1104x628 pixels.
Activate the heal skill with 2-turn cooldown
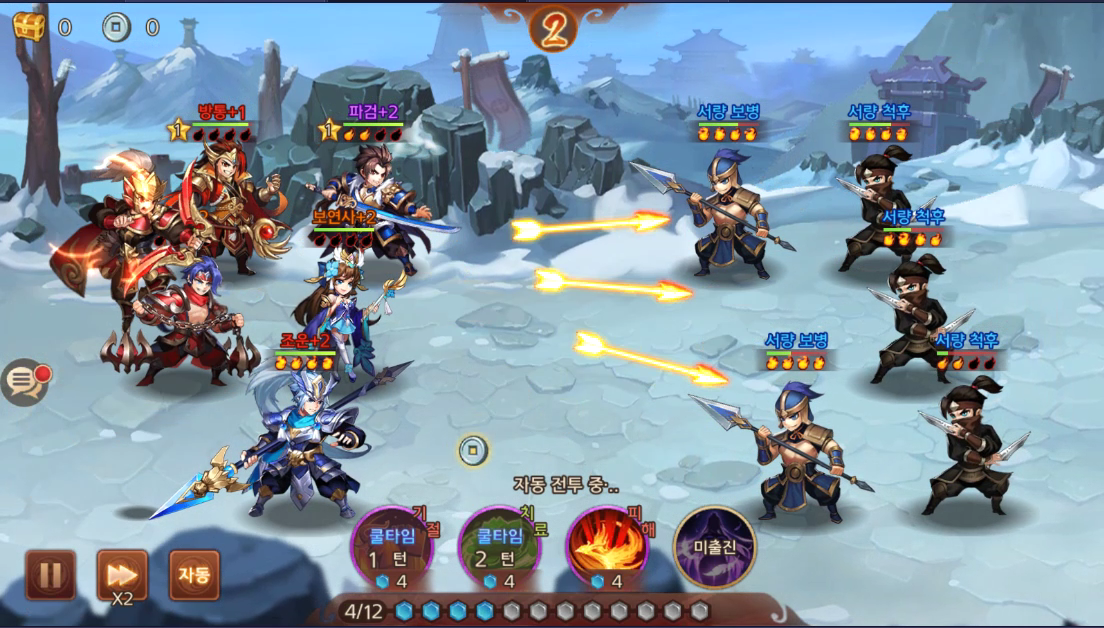(x=499, y=546)
